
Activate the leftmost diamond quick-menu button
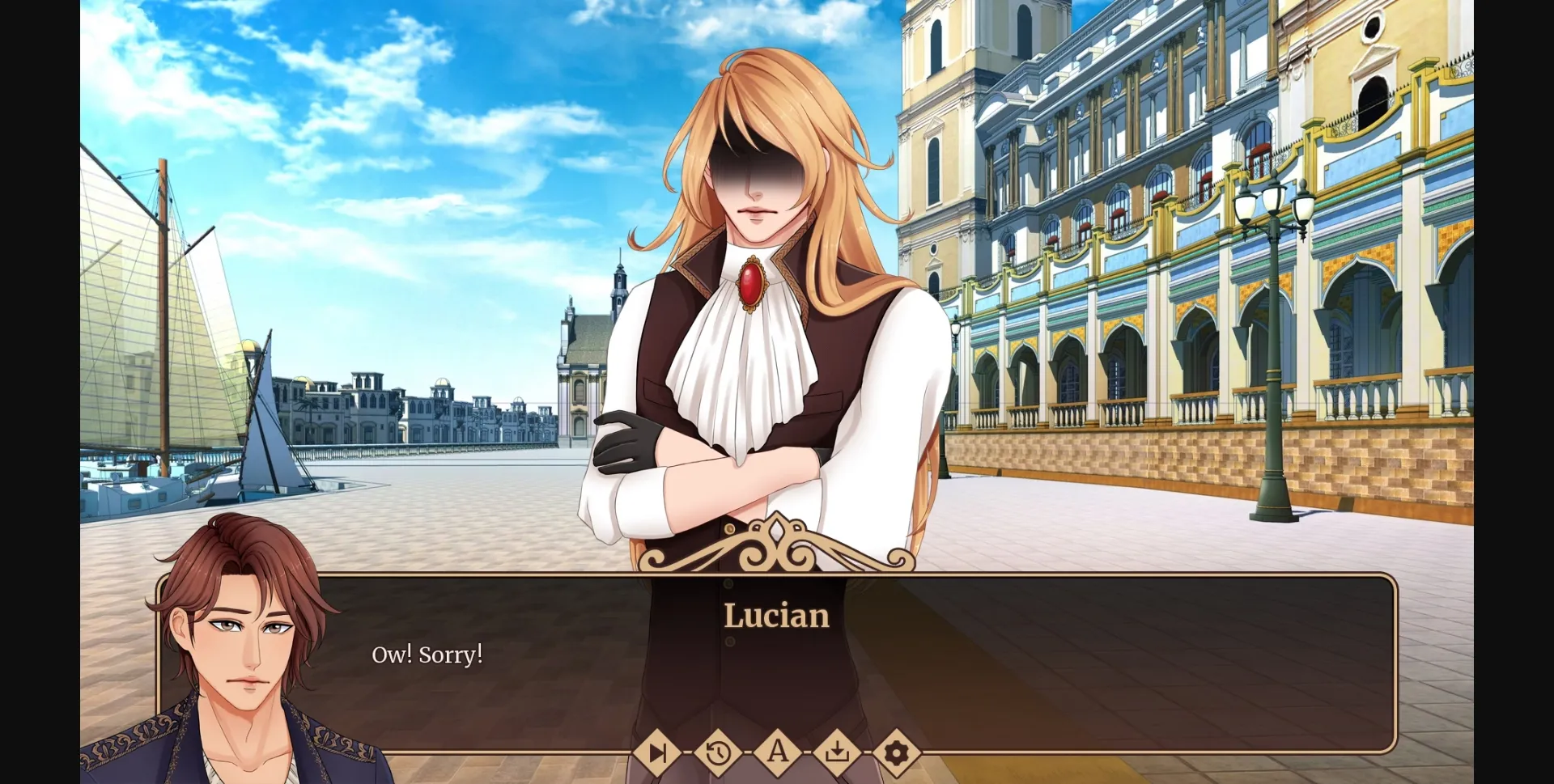click(x=660, y=754)
